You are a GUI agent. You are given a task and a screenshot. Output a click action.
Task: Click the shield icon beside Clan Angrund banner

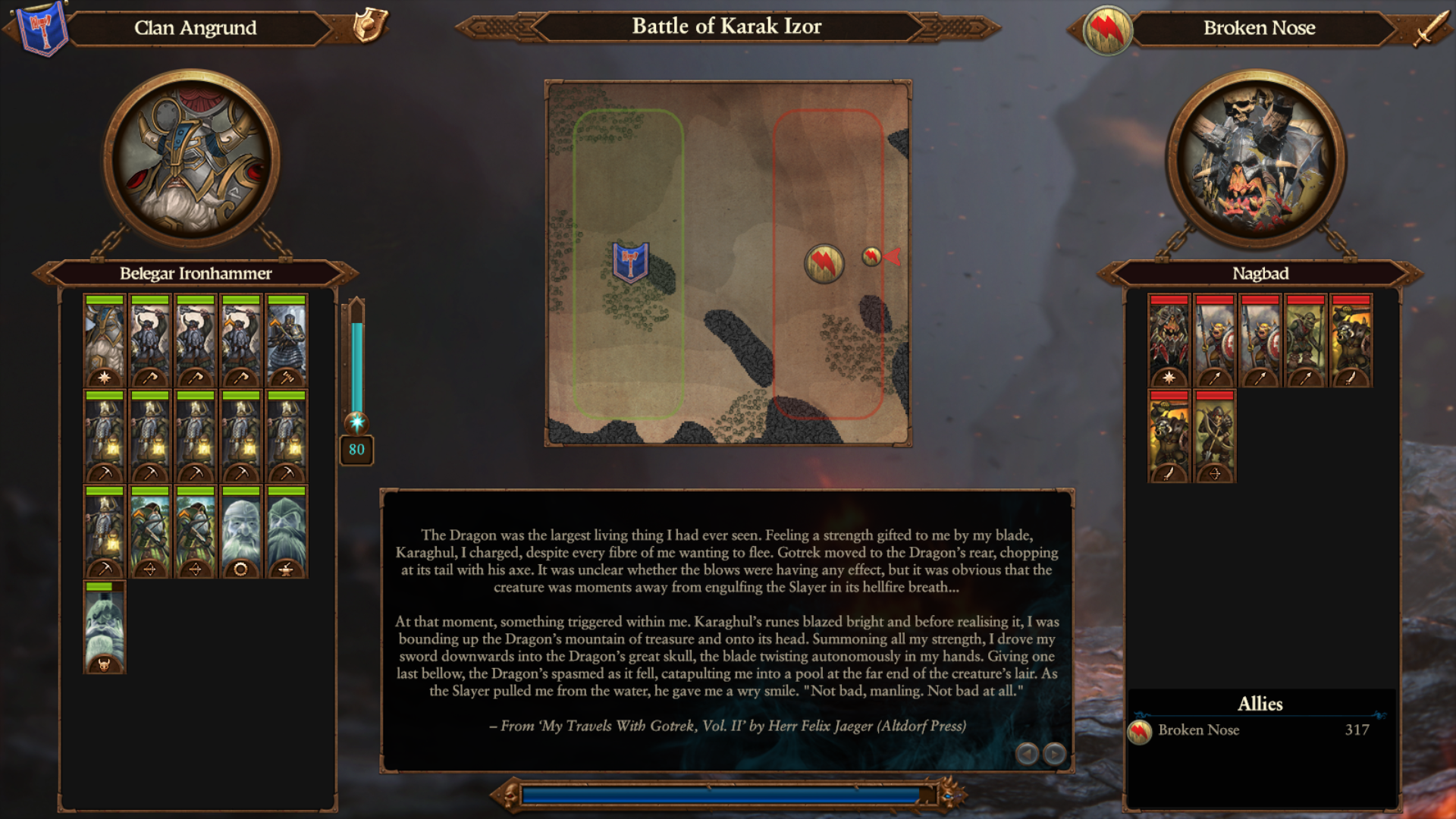coord(367,27)
